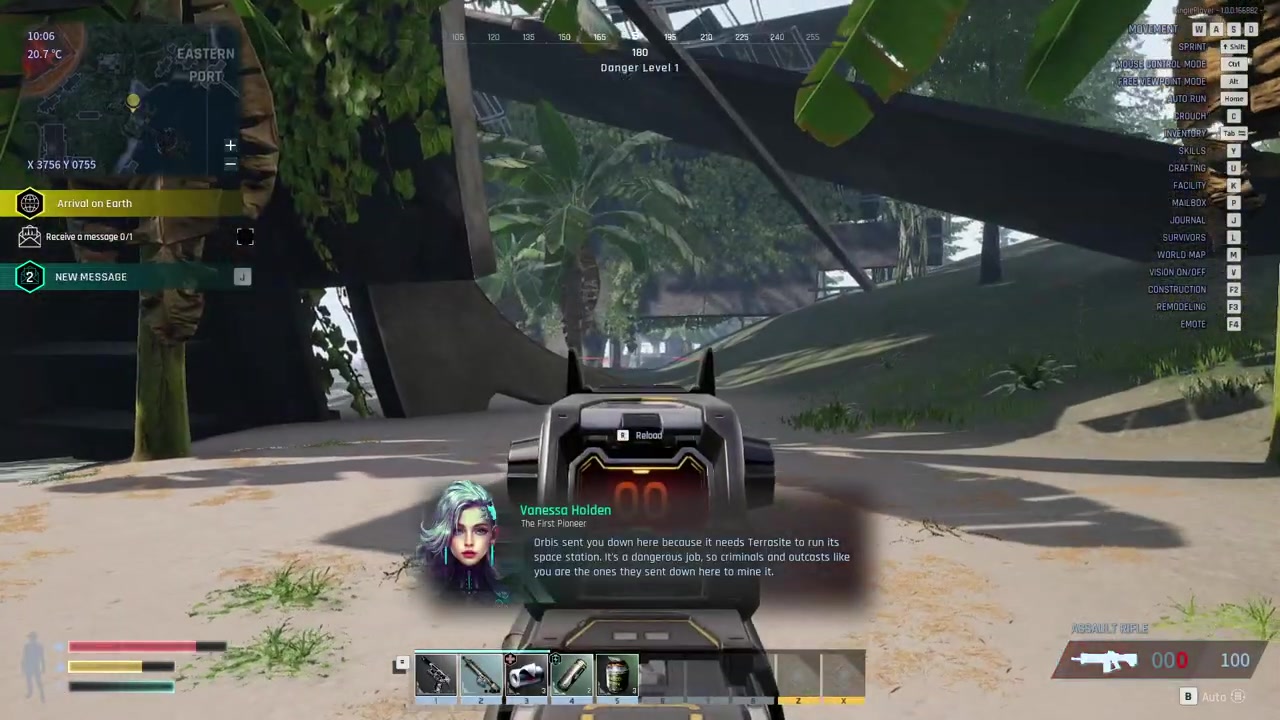1280x720 pixels.
Task: Open the small hotbar menu icon
Action: (x=401, y=662)
